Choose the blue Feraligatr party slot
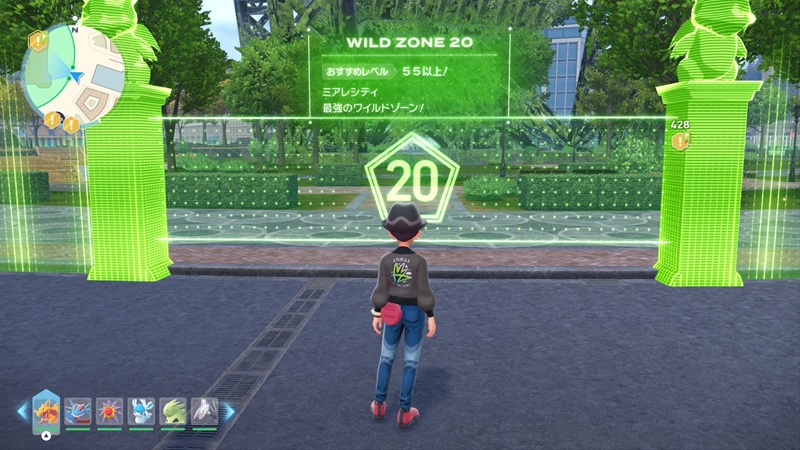The width and height of the screenshot is (800, 450). pos(79,410)
